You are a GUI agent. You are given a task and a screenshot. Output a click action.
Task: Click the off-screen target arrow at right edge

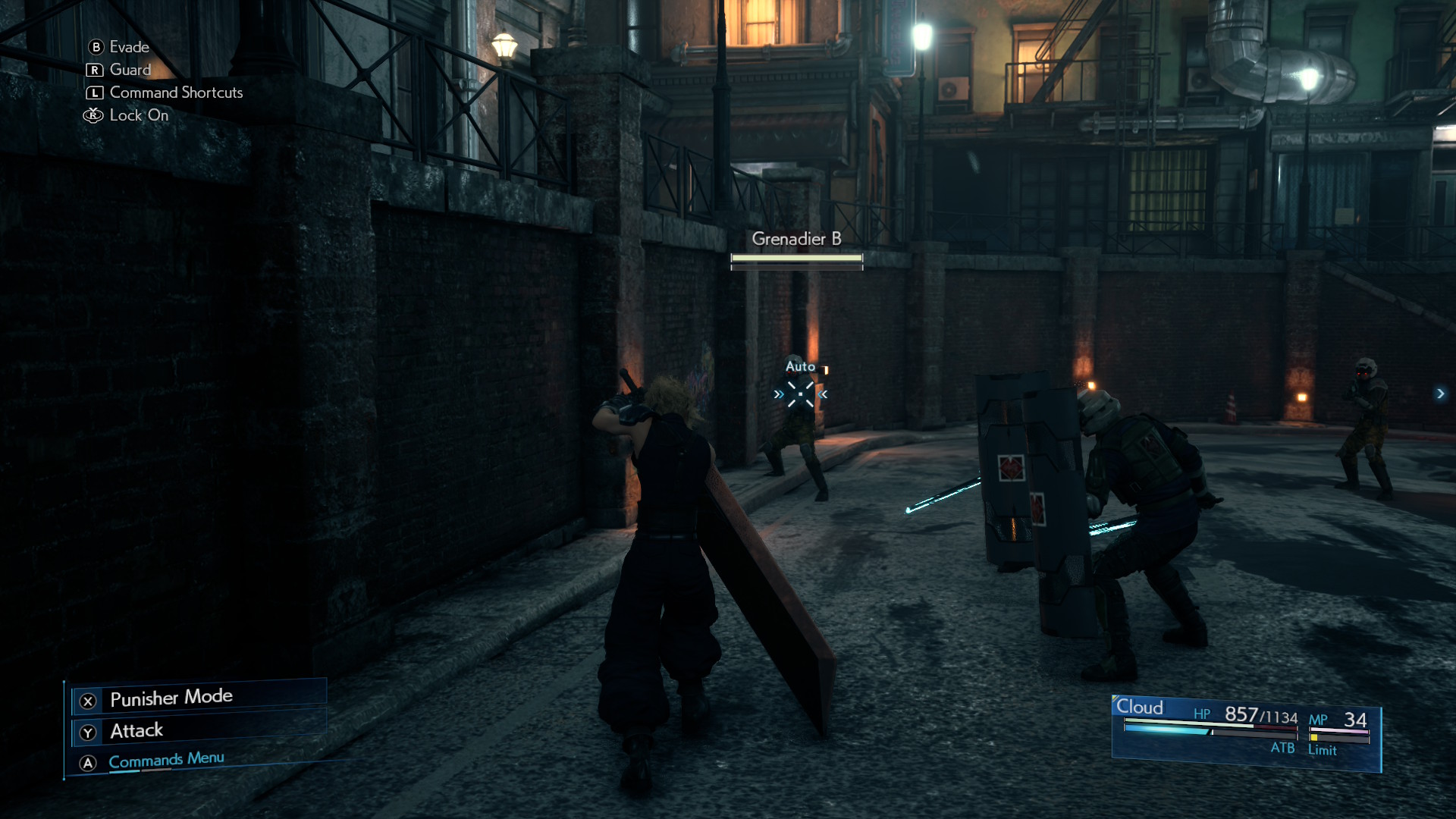click(x=1440, y=394)
